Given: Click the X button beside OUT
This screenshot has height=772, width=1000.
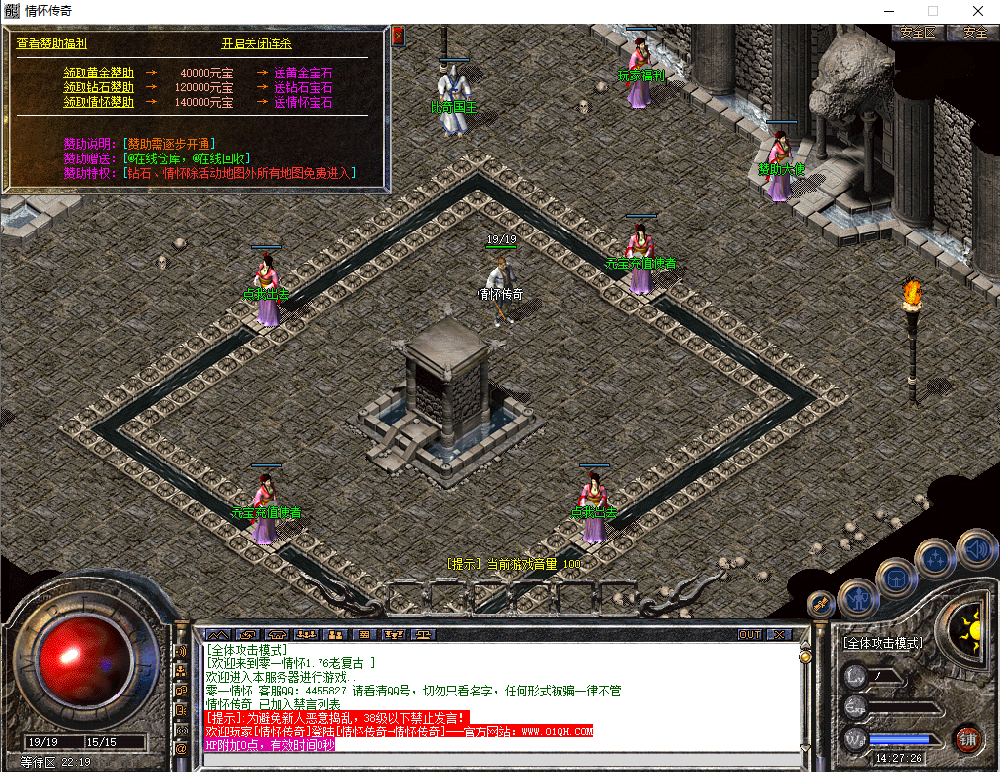Looking at the screenshot, I should pos(780,635).
